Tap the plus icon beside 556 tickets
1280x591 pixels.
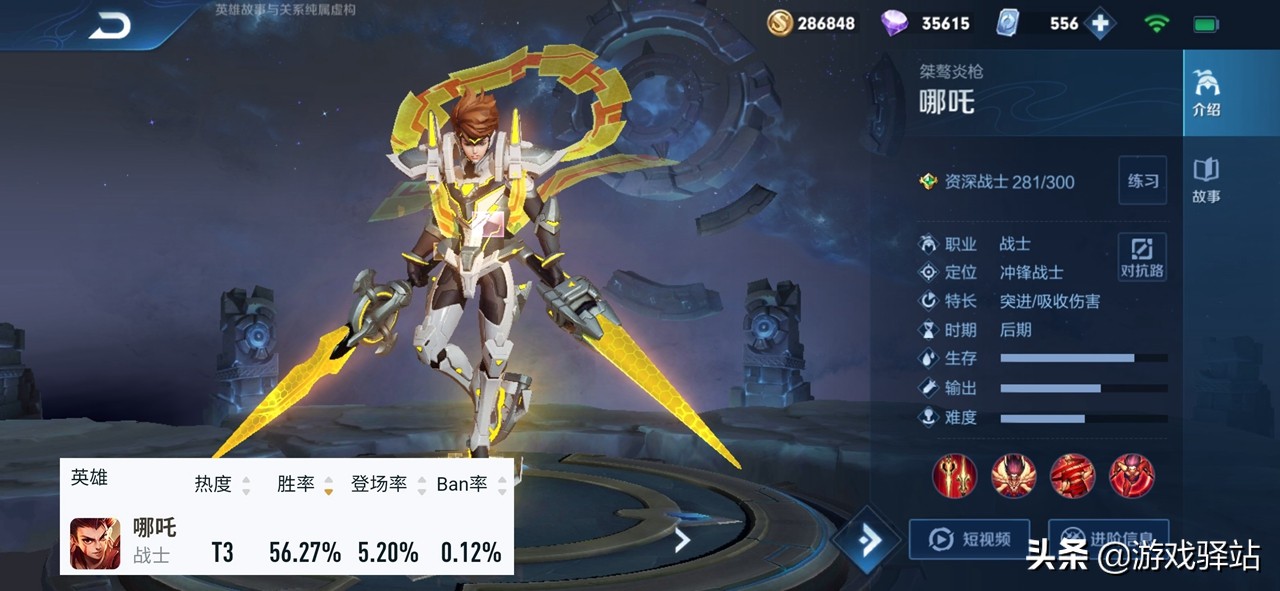click(x=1100, y=24)
